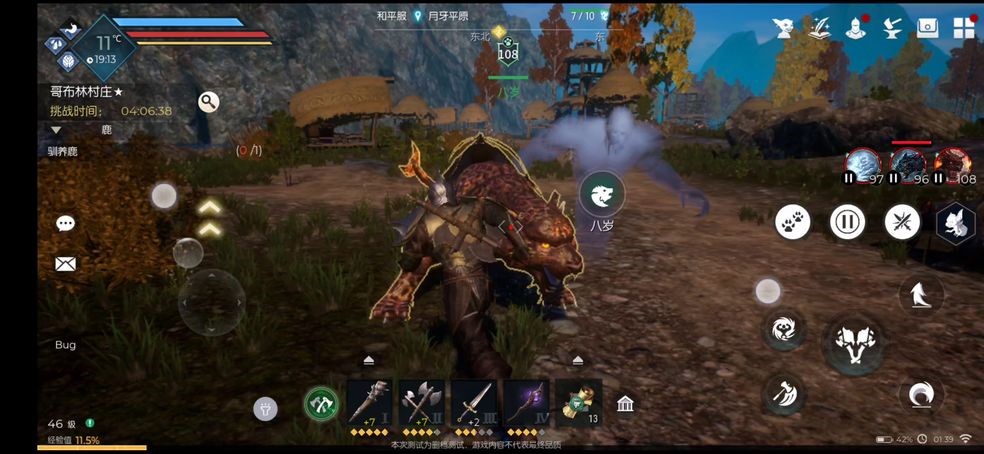Open the goblin head icon menu
The height and width of the screenshot is (454, 984).
tap(784, 28)
